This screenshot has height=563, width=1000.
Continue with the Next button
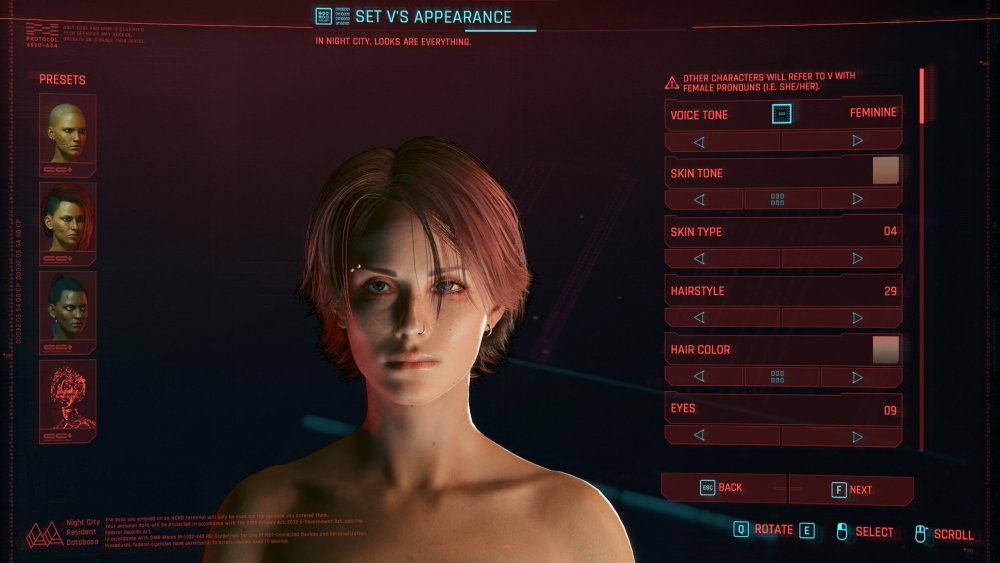tap(852, 490)
